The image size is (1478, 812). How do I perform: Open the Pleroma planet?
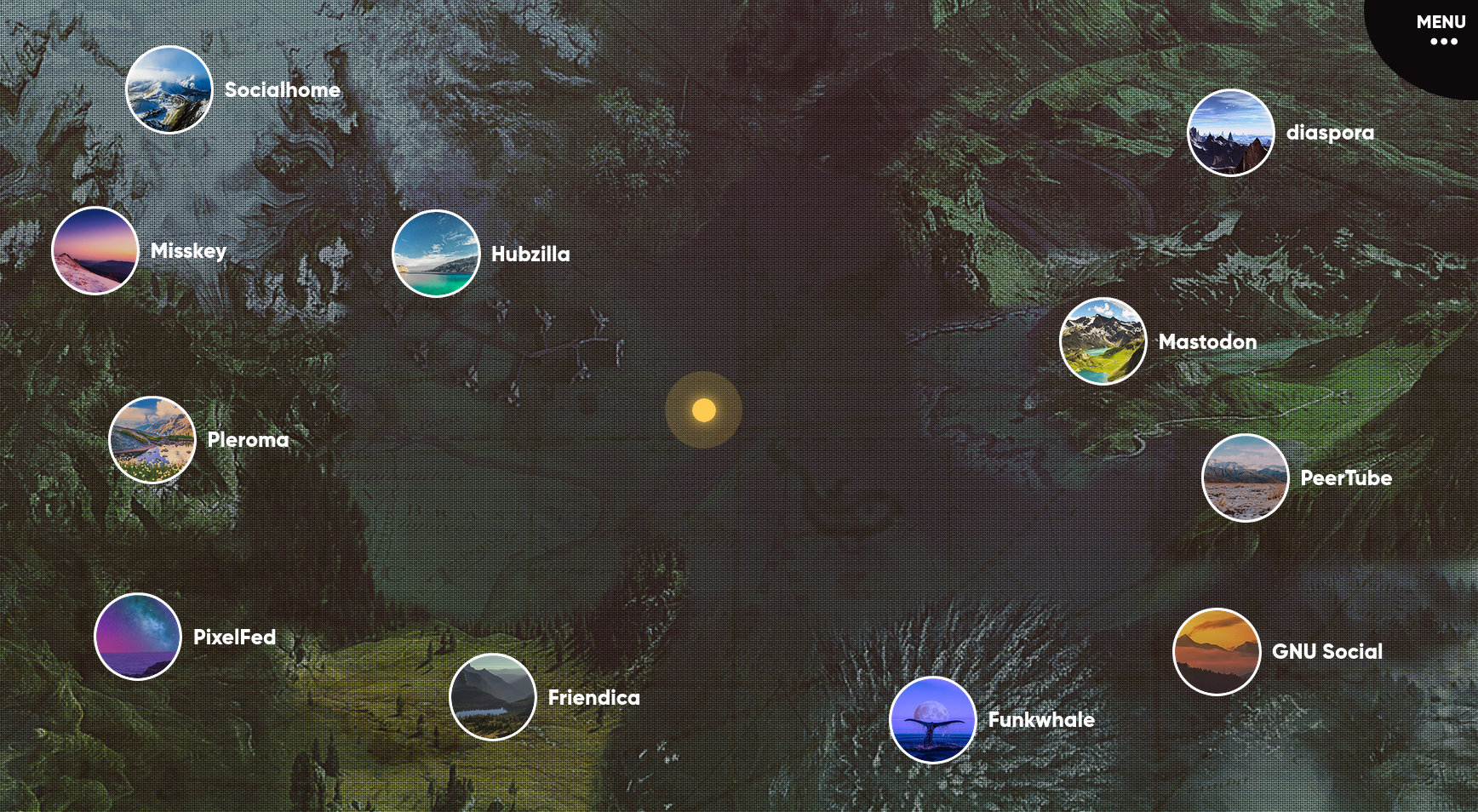click(x=152, y=440)
